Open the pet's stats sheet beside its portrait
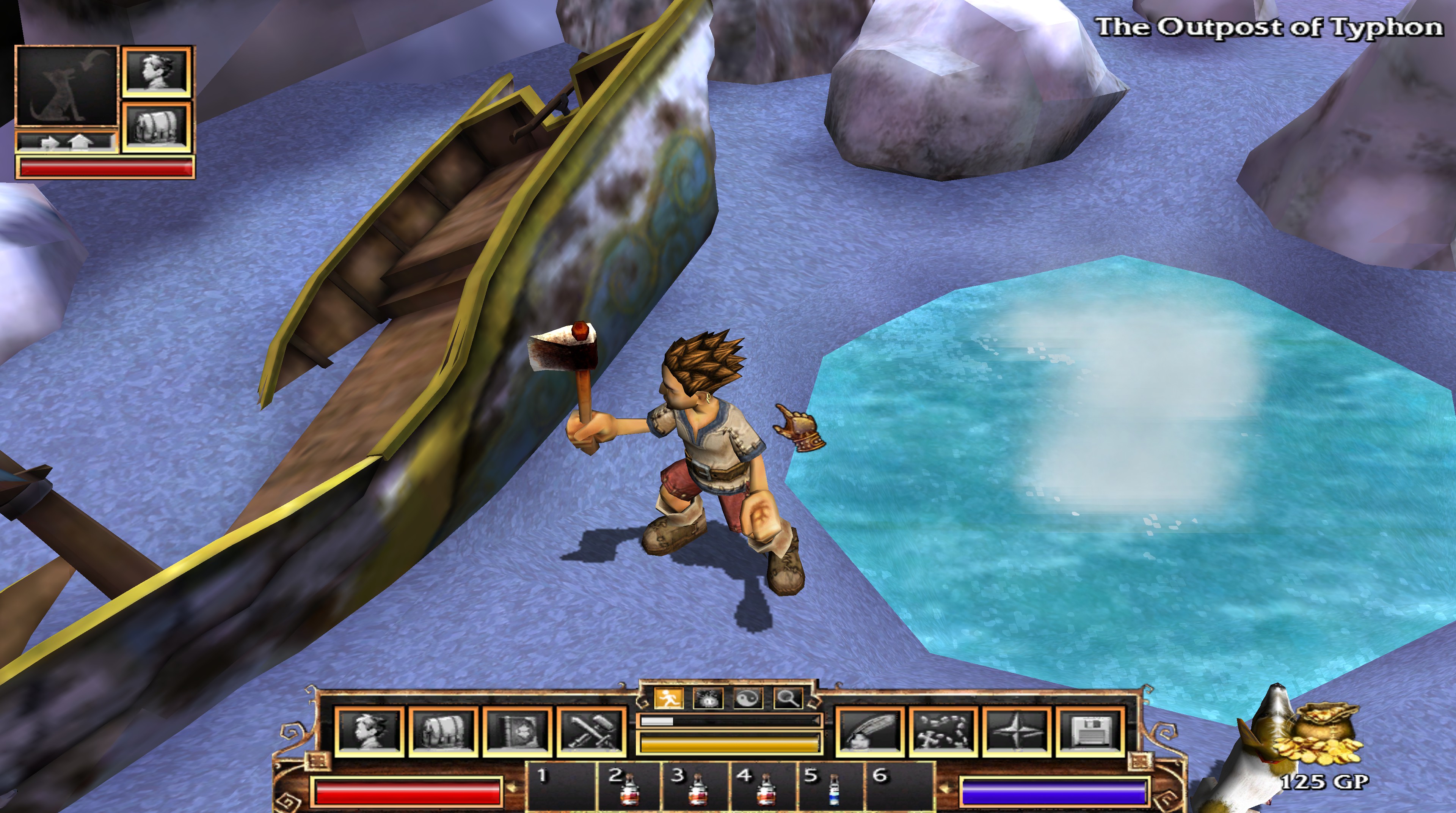 point(157,71)
